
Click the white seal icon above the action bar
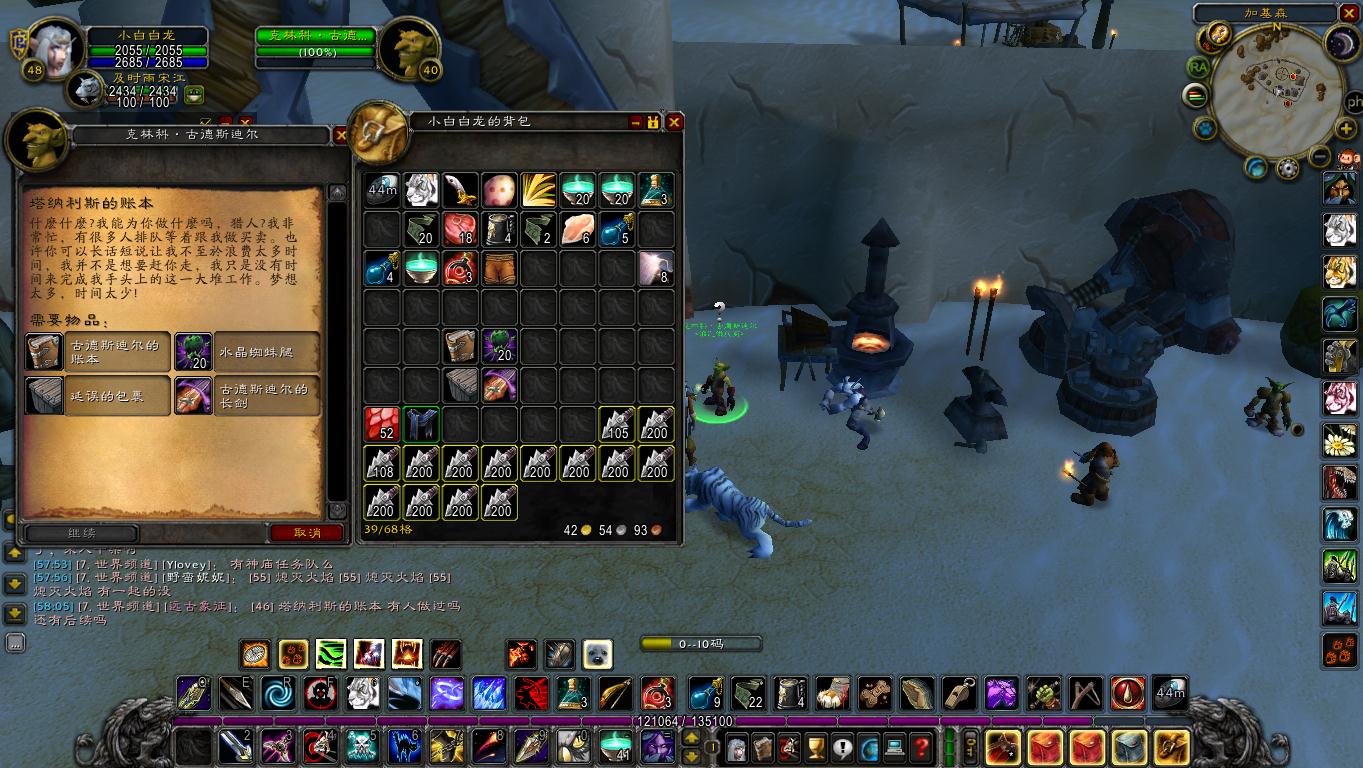tap(597, 654)
